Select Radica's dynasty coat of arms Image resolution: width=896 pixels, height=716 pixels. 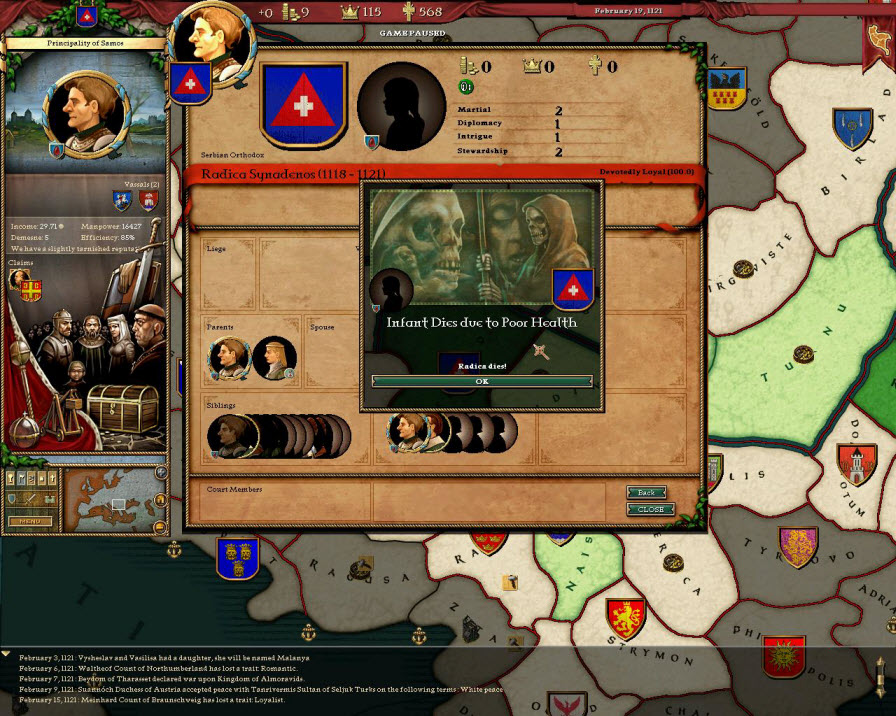point(303,105)
